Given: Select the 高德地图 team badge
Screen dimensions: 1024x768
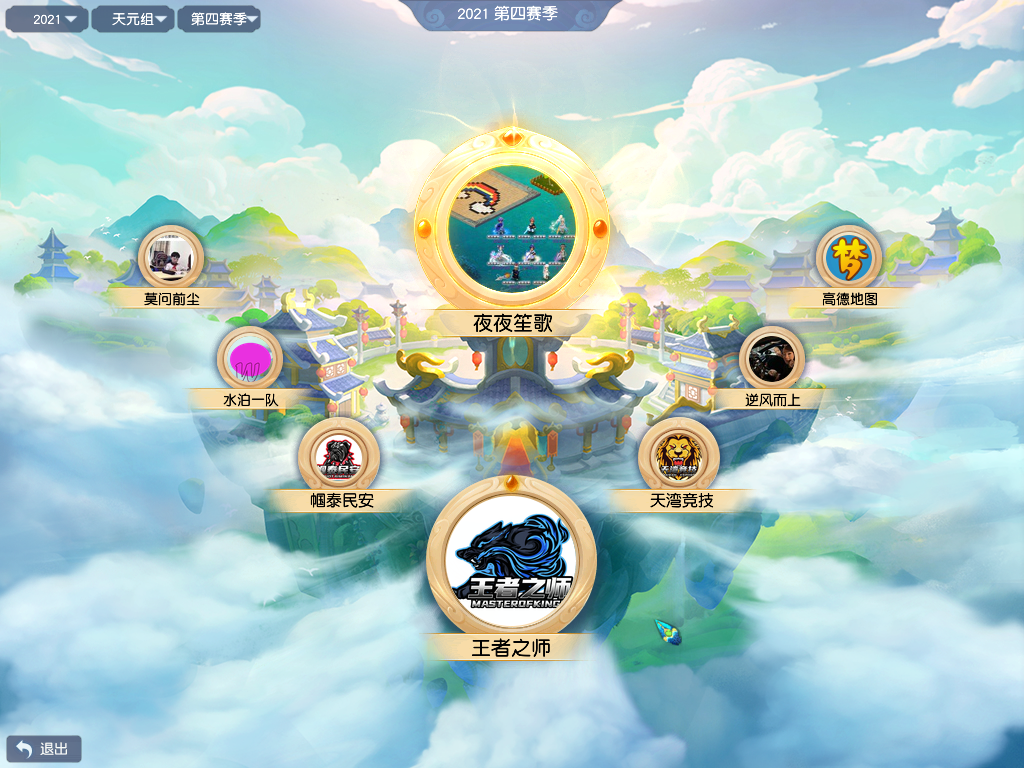Looking at the screenshot, I should (x=849, y=257).
